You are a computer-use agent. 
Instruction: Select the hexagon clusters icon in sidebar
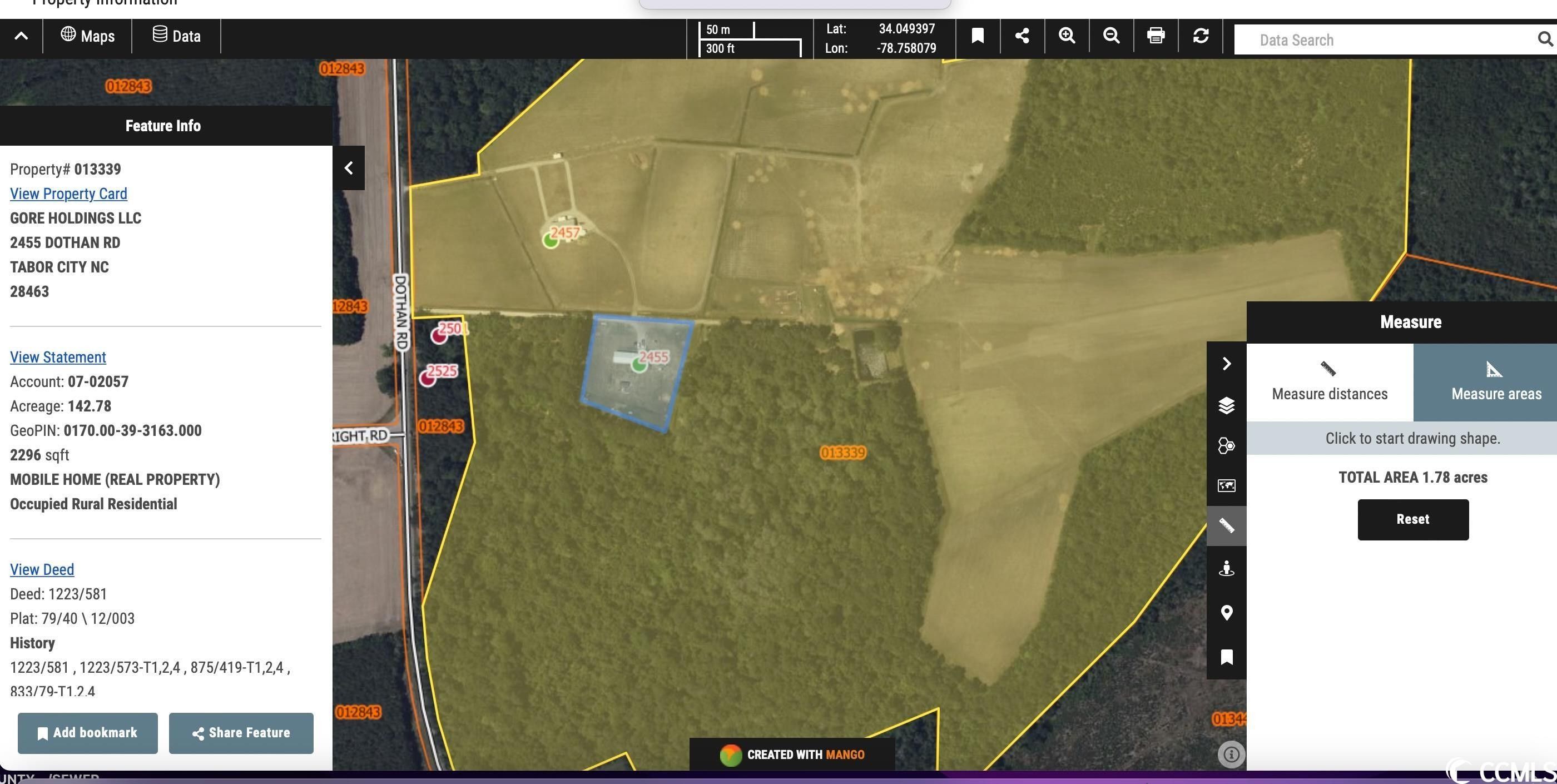1226,445
